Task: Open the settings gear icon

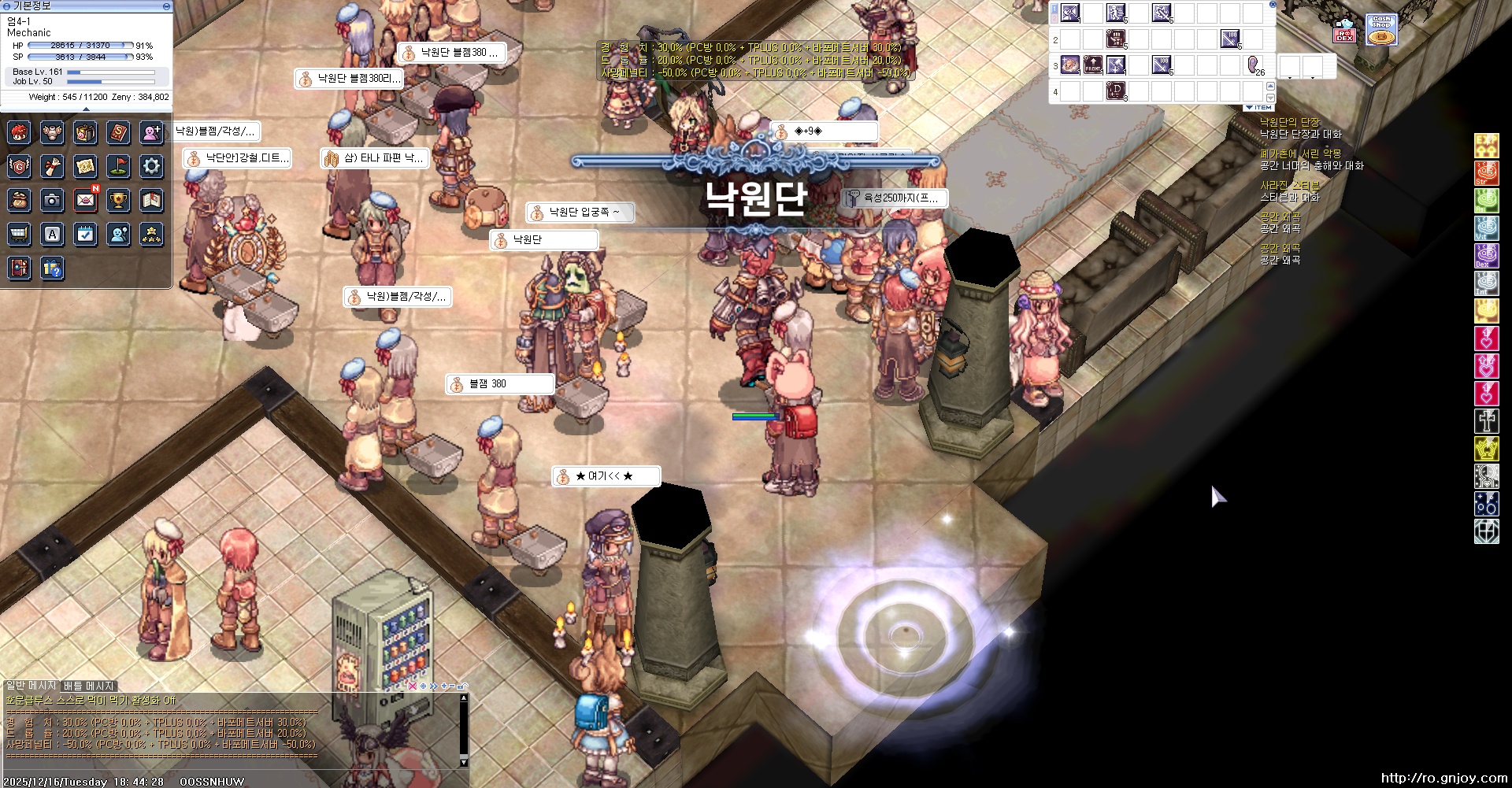Action: click(x=151, y=166)
